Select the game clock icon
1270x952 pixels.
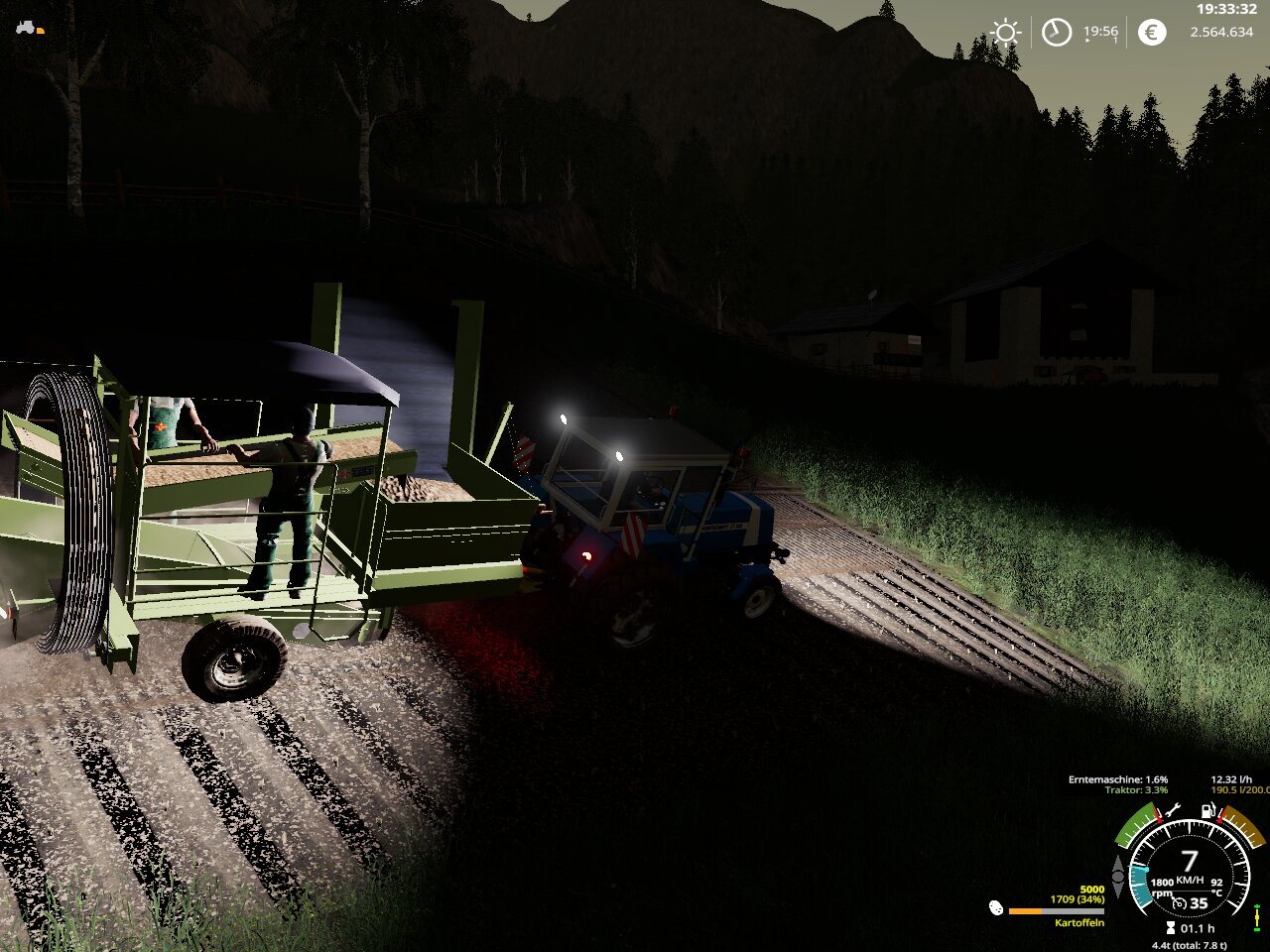pos(1057,33)
